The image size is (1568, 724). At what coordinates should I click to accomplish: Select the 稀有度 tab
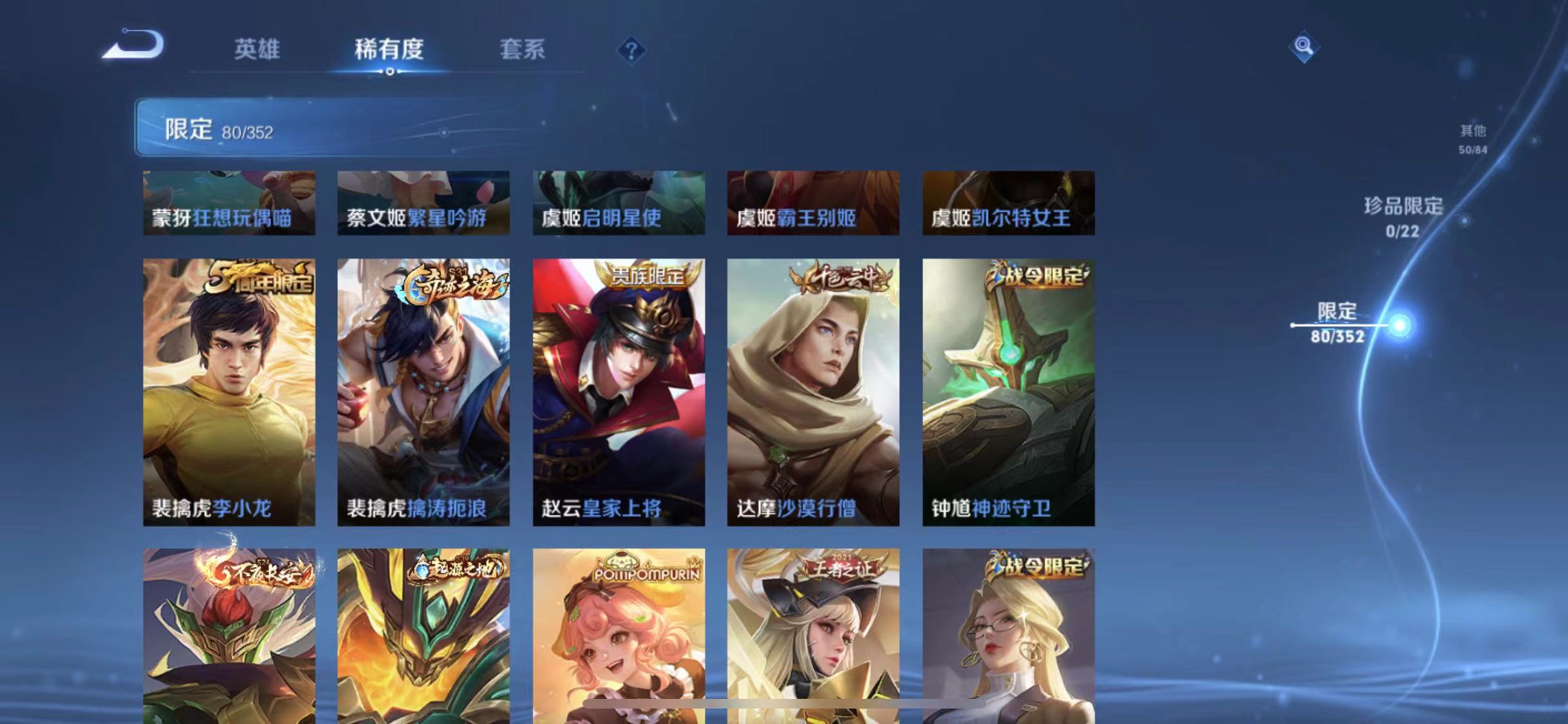point(388,50)
